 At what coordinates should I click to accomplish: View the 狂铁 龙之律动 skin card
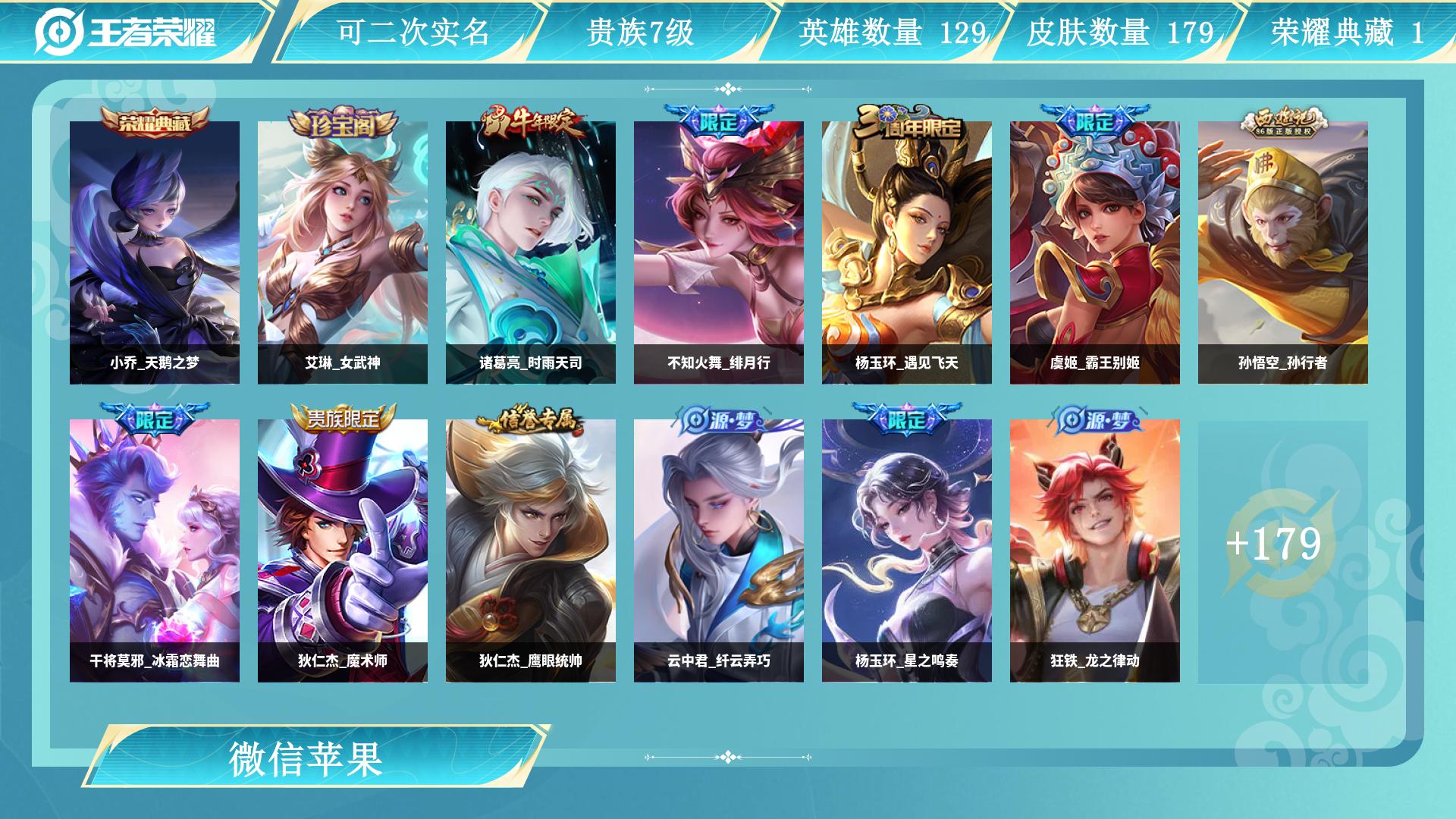[x=1095, y=551]
